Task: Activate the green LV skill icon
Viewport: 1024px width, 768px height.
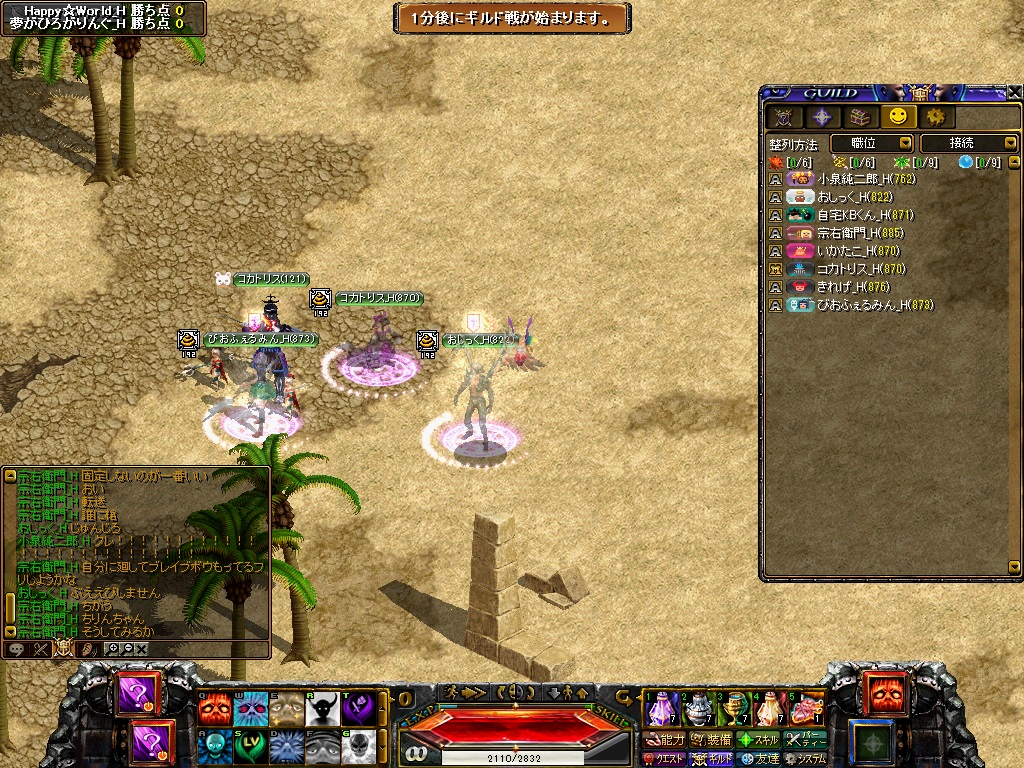Action: (x=251, y=745)
